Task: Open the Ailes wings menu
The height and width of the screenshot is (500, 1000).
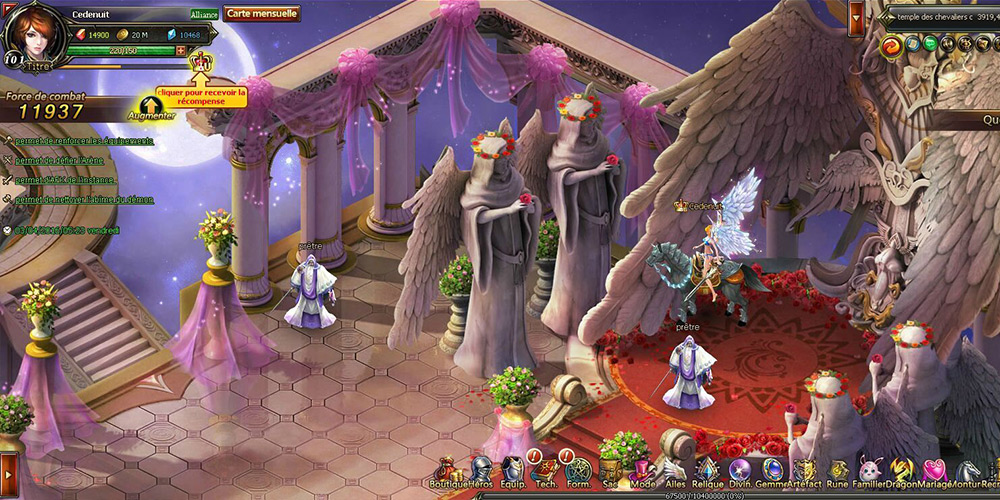Action: click(x=675, y=471)
